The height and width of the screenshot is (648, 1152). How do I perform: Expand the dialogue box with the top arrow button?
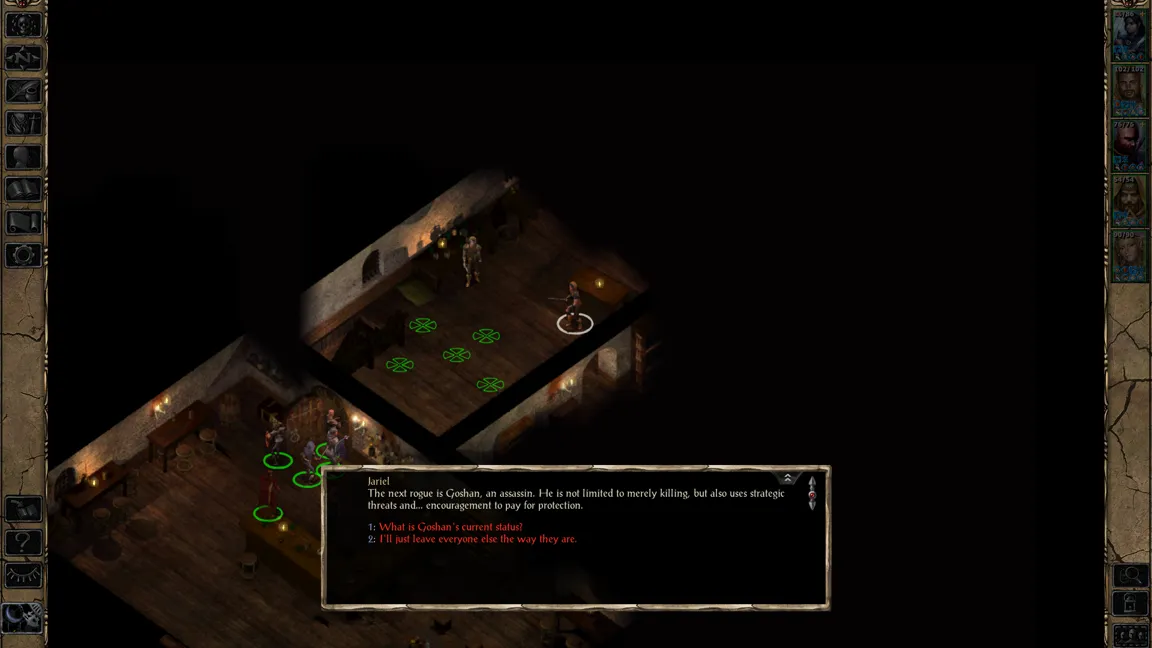point(788,479)
